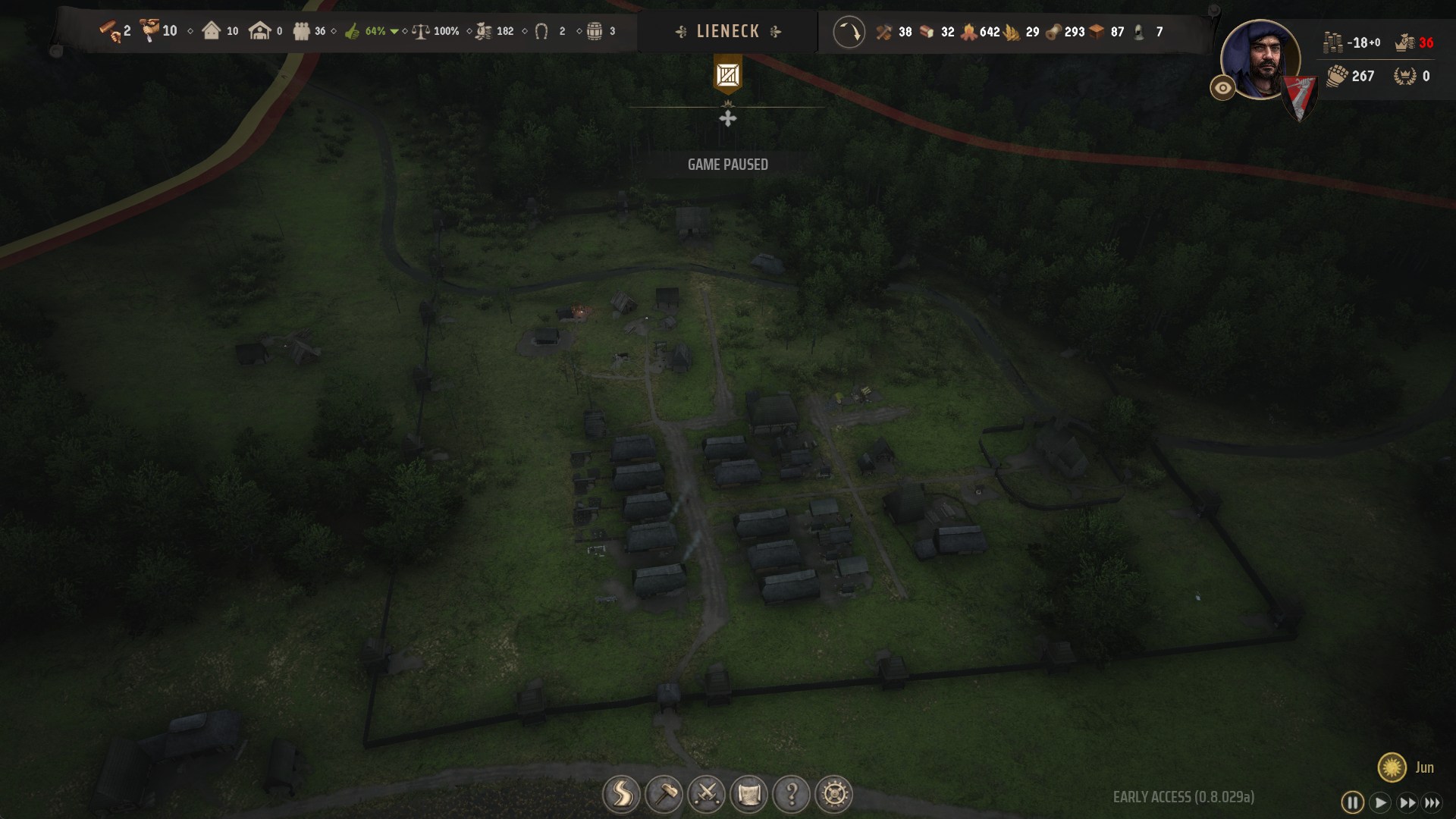Viewport: 1456px width, 819px height.
Task: Set game speed to normal play
Action: coord(1380,802)
